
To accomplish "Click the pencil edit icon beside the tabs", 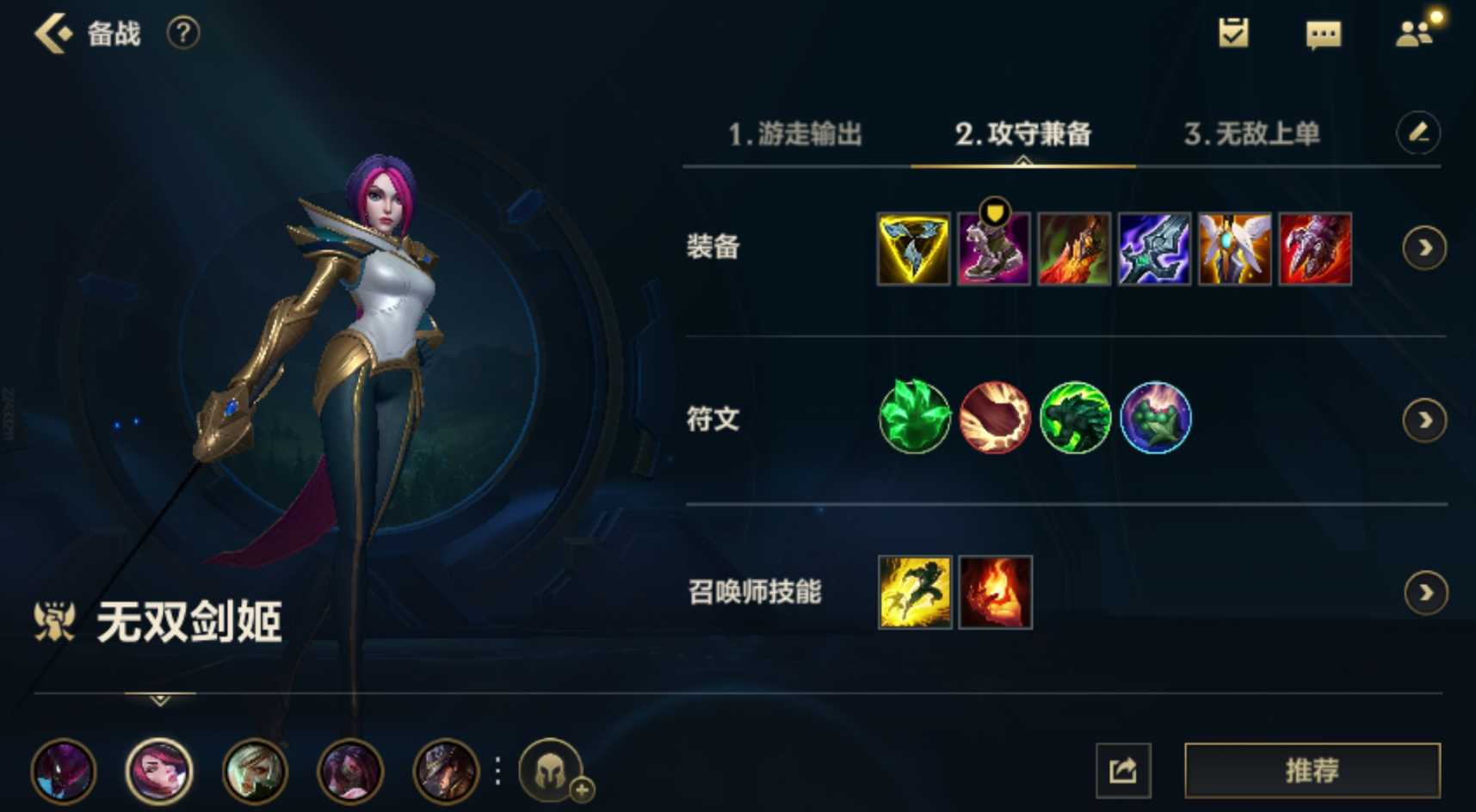I will tap(1418, 134).
